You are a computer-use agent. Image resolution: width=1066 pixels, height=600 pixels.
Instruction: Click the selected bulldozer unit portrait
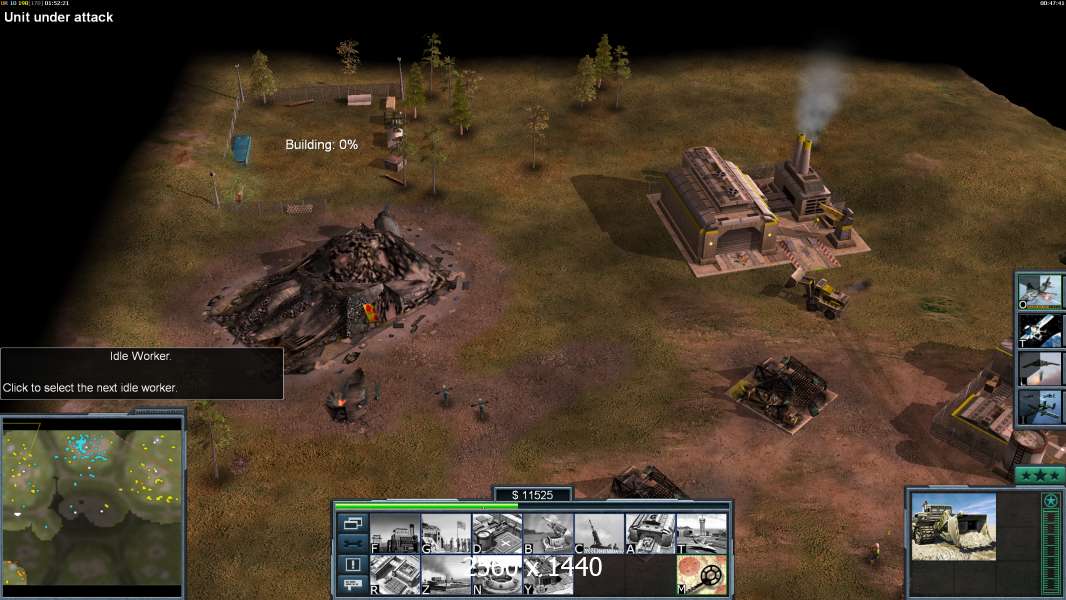[953, 526]
